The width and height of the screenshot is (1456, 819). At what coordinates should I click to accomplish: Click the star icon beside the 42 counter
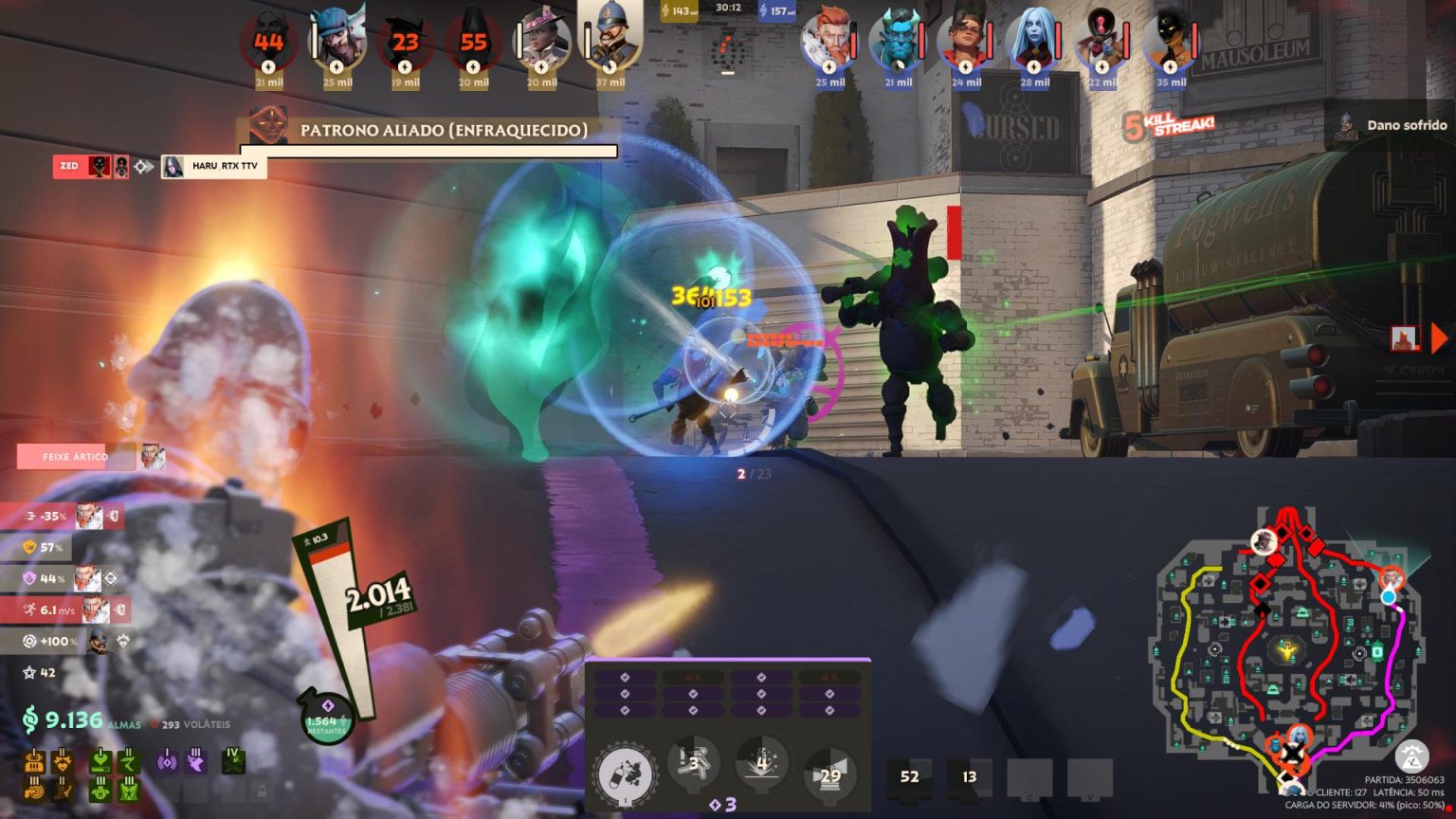[28, 673]
